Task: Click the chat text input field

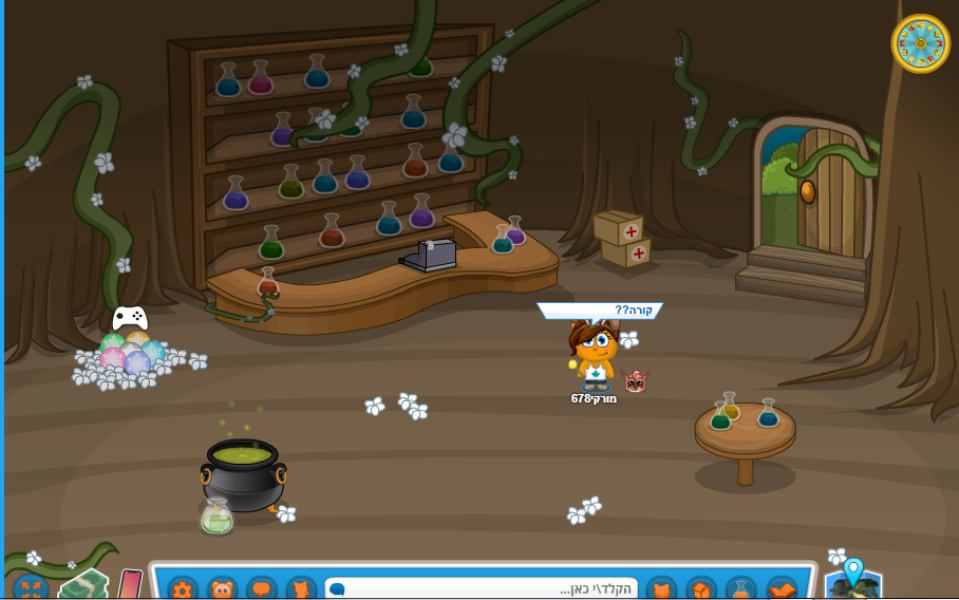Action: (x=480, y=589)
